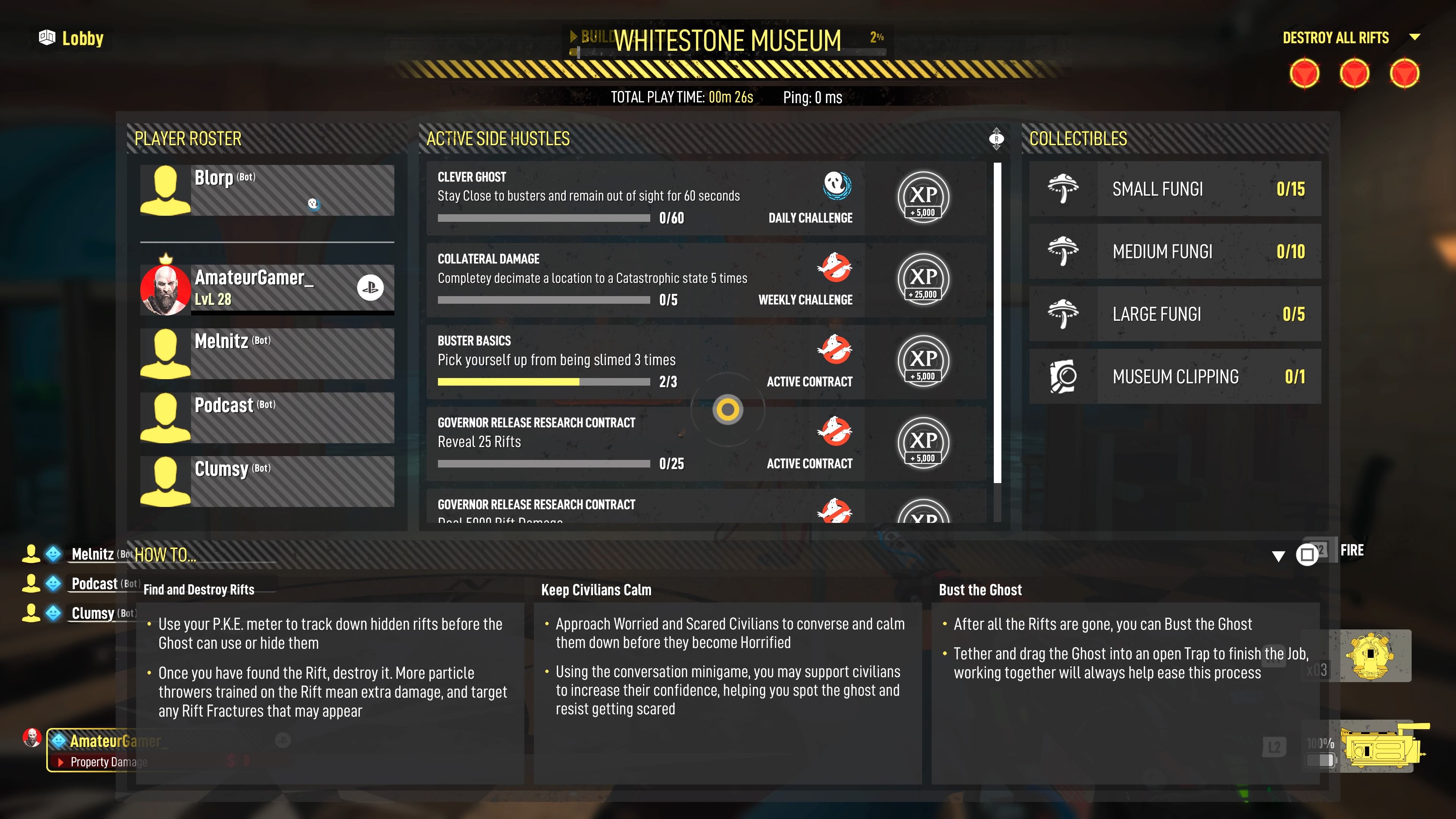The image size is (1456, 819).
Task: Choose Melnitz bot in the player roster
Action: 267,353
